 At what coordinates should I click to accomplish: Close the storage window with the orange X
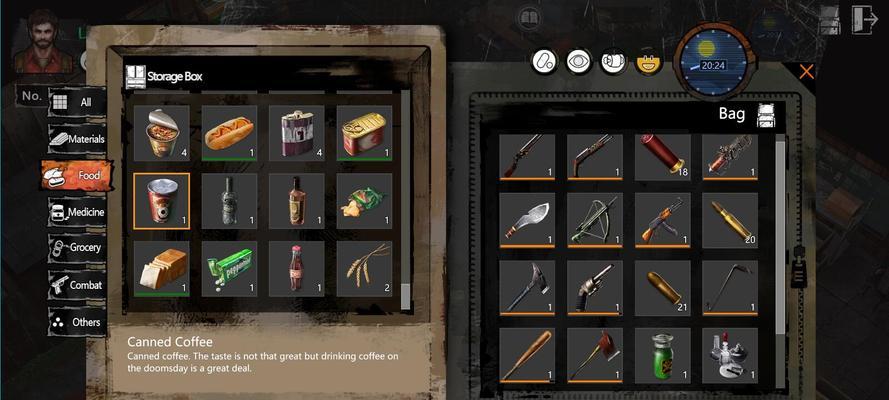click(x=806, y=72)
